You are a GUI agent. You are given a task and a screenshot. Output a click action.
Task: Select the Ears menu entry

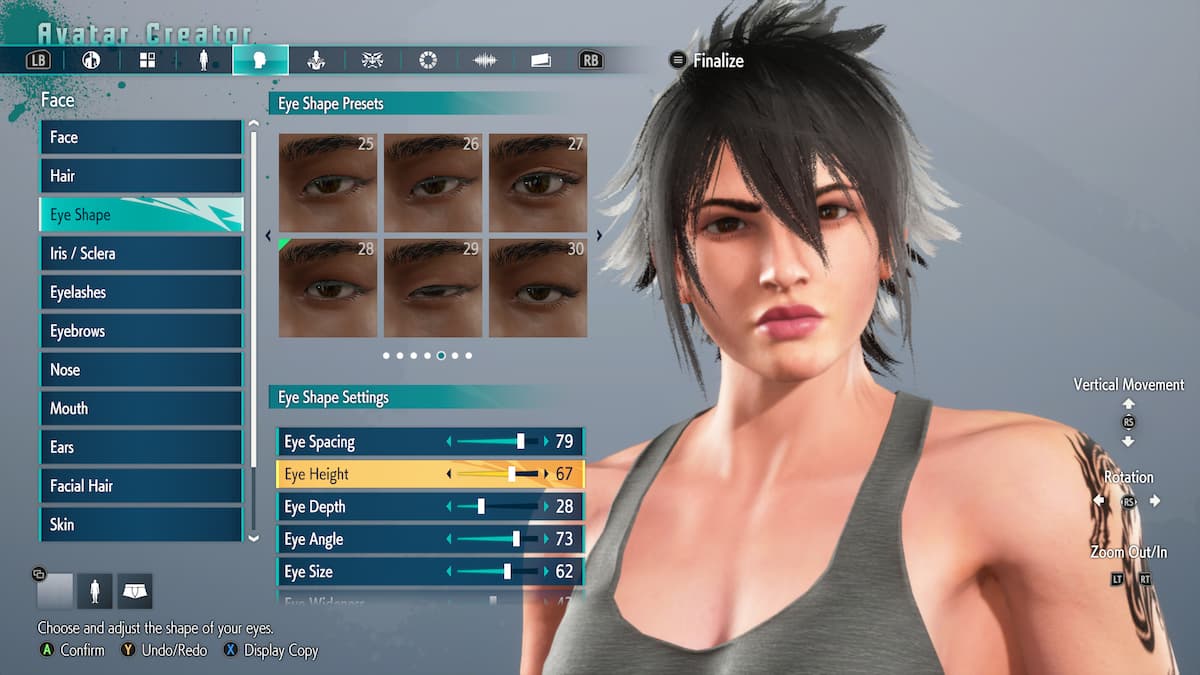(x=140, y=447)
